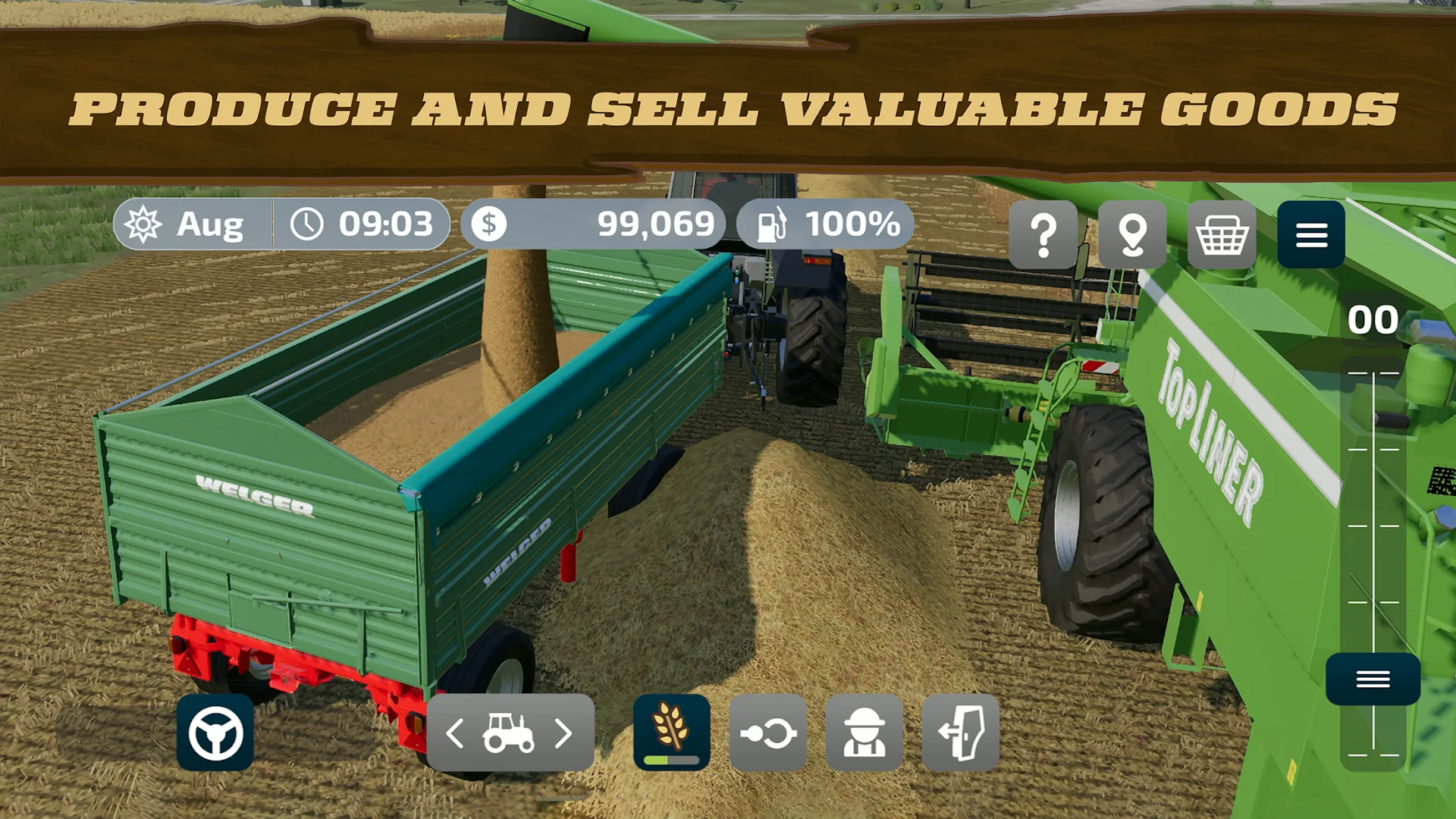Screen dimensions: 1456x819
Task: Toggle the dollar sign on the money bar
Action: click(491, 224)
